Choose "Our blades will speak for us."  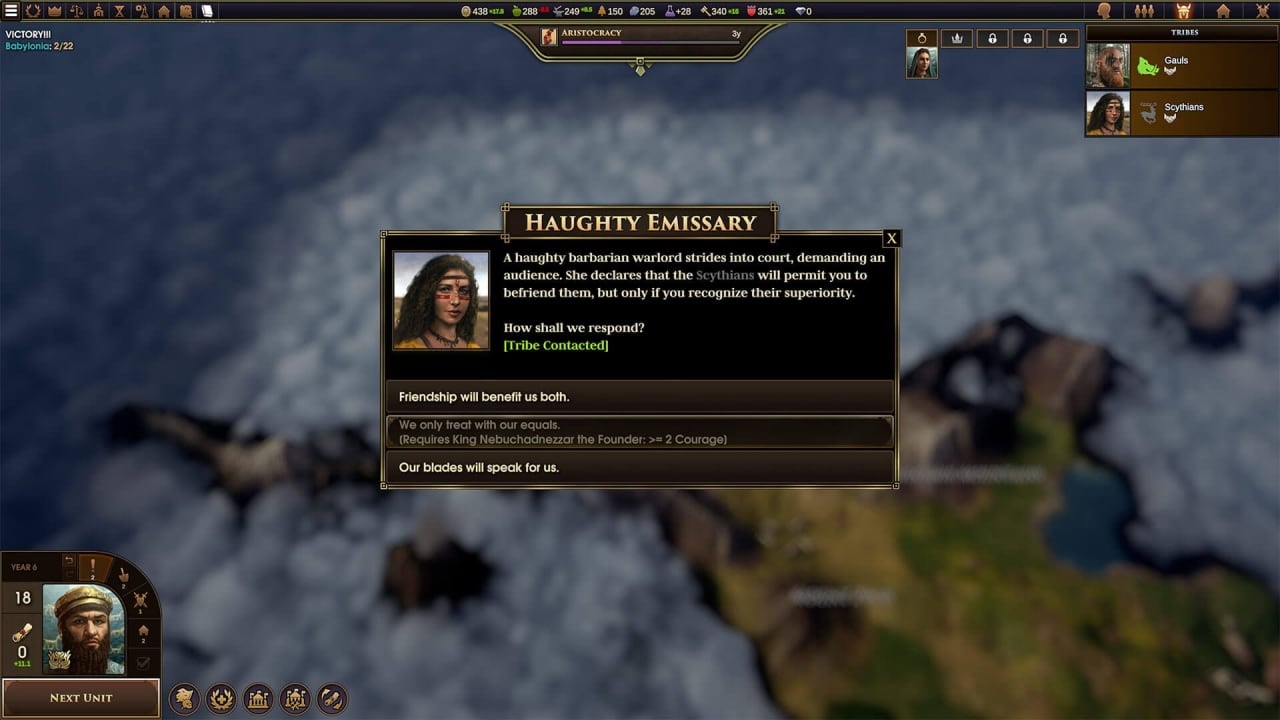[x=640, y=467]
